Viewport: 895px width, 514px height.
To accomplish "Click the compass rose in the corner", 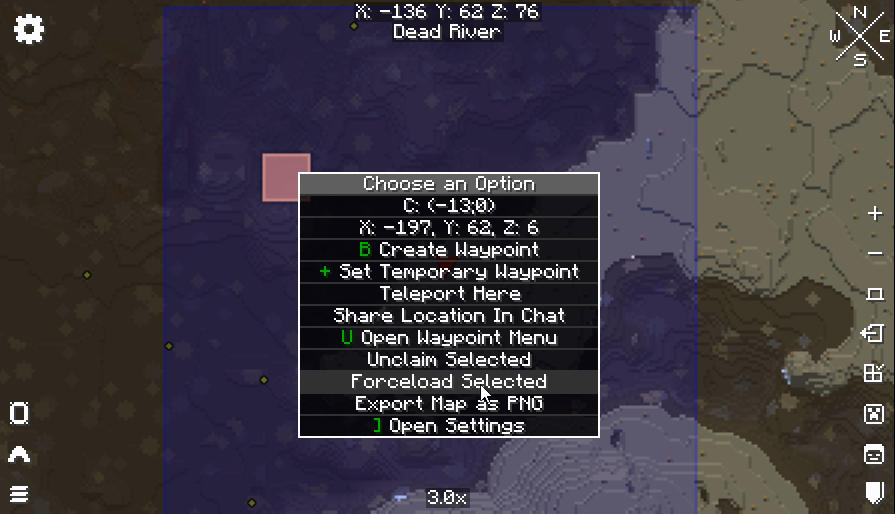I will pyautogui.click(x=859, y=37).
